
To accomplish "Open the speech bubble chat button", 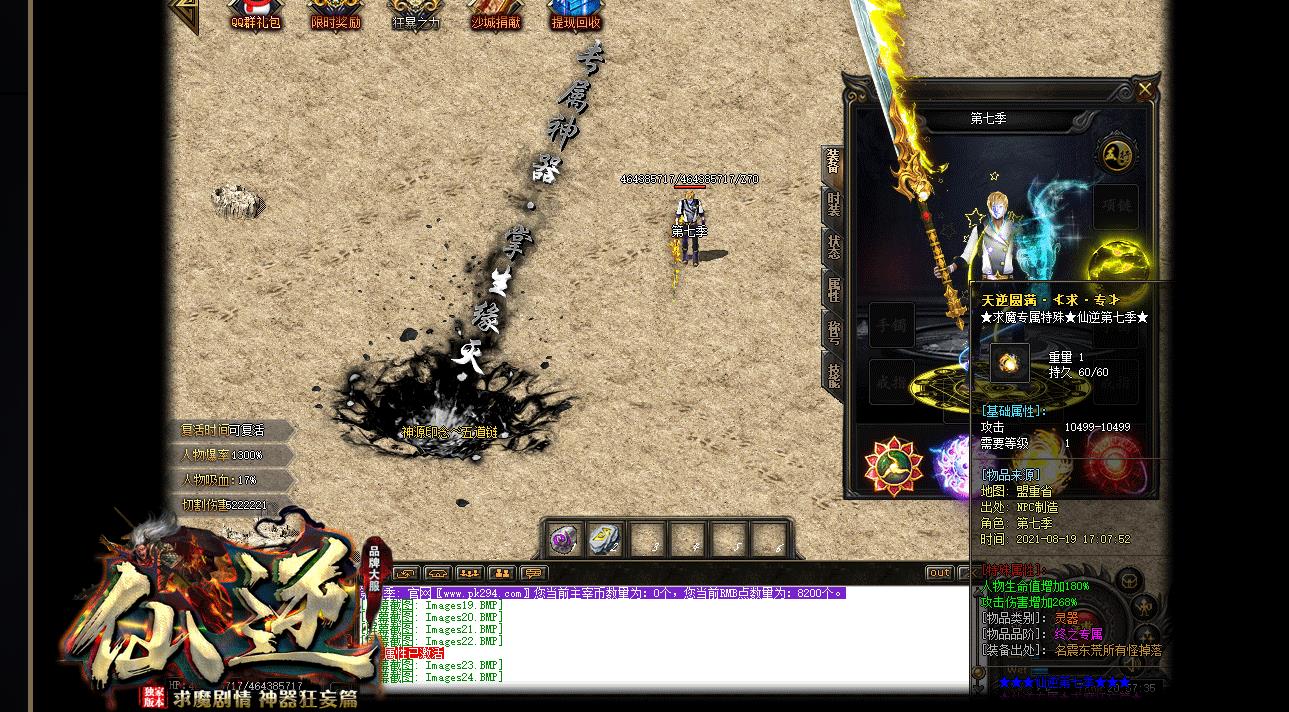I will point(533,573).
